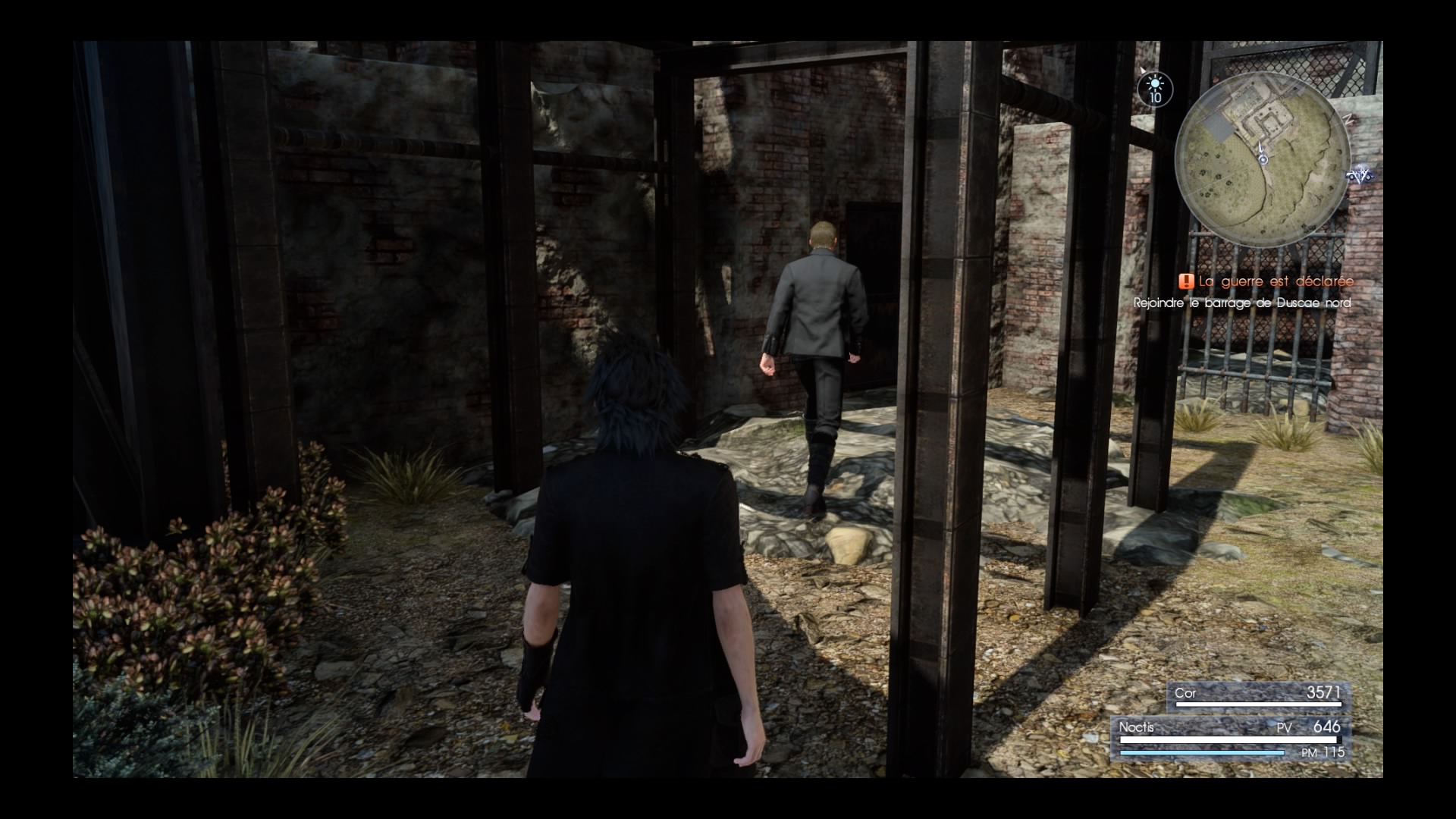Select the "La guerre est déclarée" quest tracker

[1266, 281]
